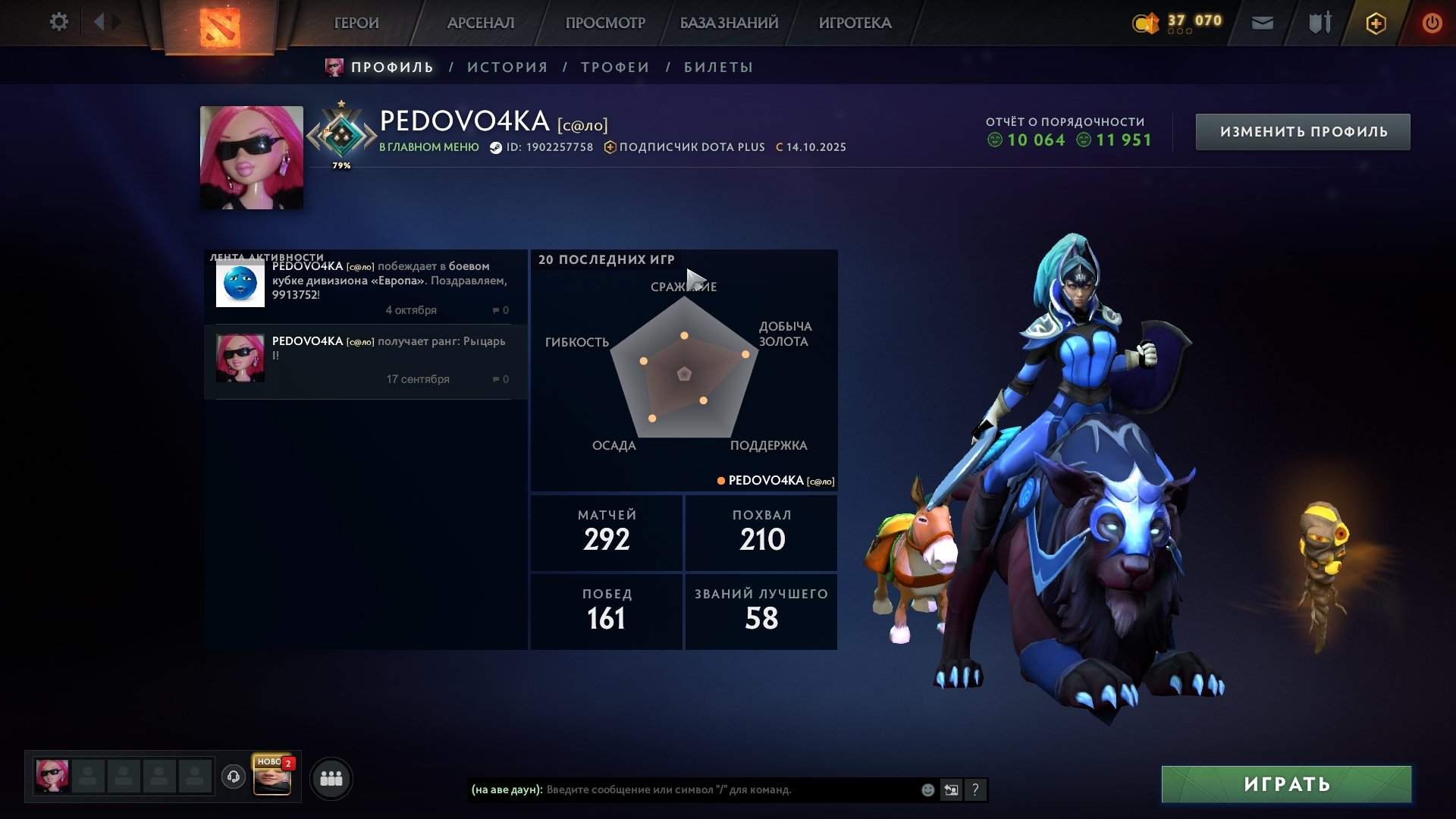Open the settings gear icon
Image resolution: width=1456 pixels, height=819 pixels.
(x=58, y=22)
